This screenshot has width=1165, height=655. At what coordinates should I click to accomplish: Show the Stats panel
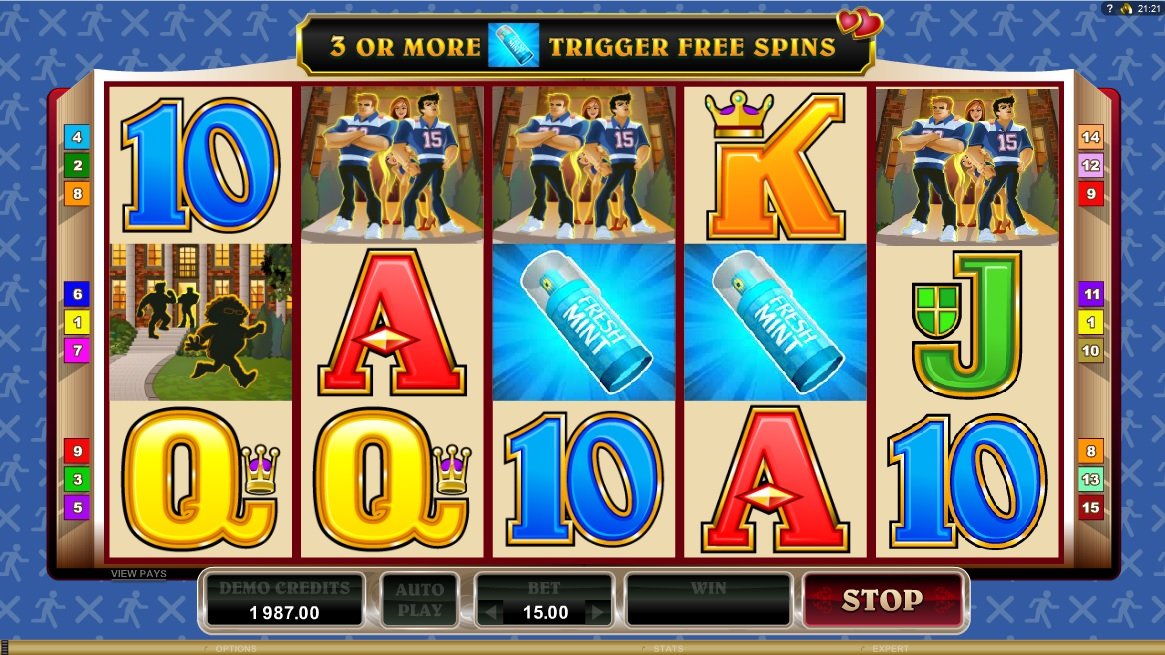(x=667, y=649)
